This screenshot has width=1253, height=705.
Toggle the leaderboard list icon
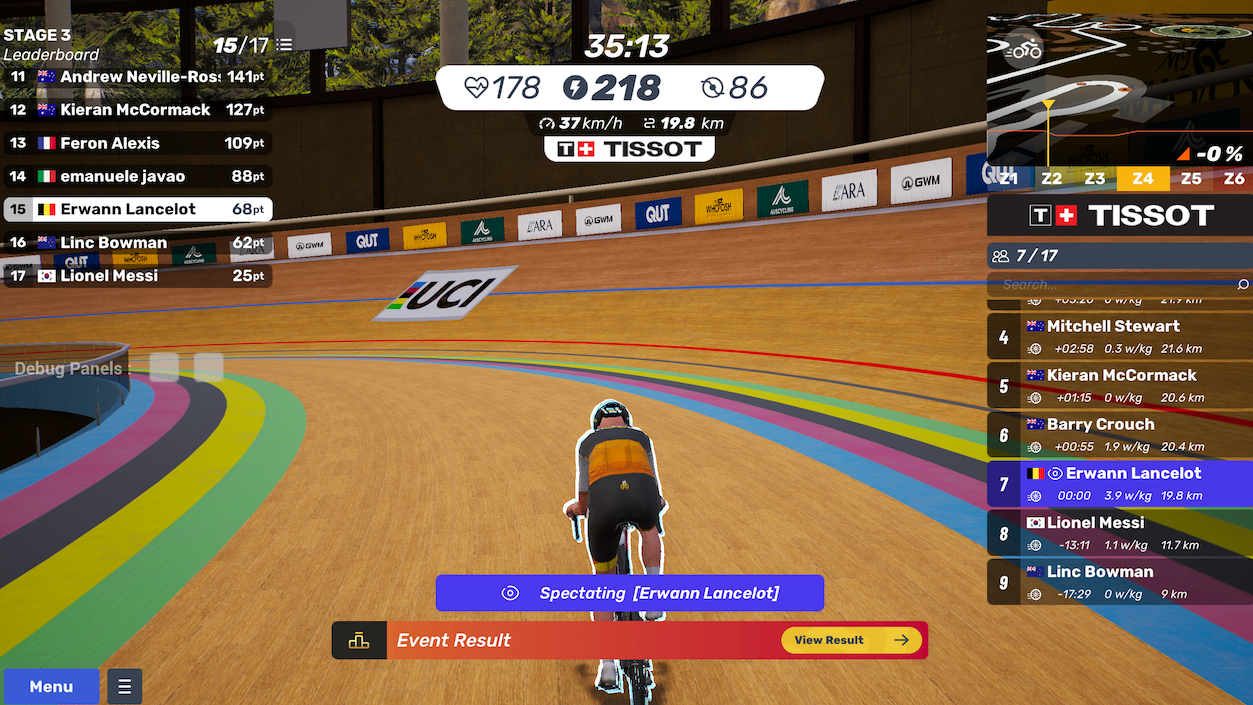pos(285,45)
